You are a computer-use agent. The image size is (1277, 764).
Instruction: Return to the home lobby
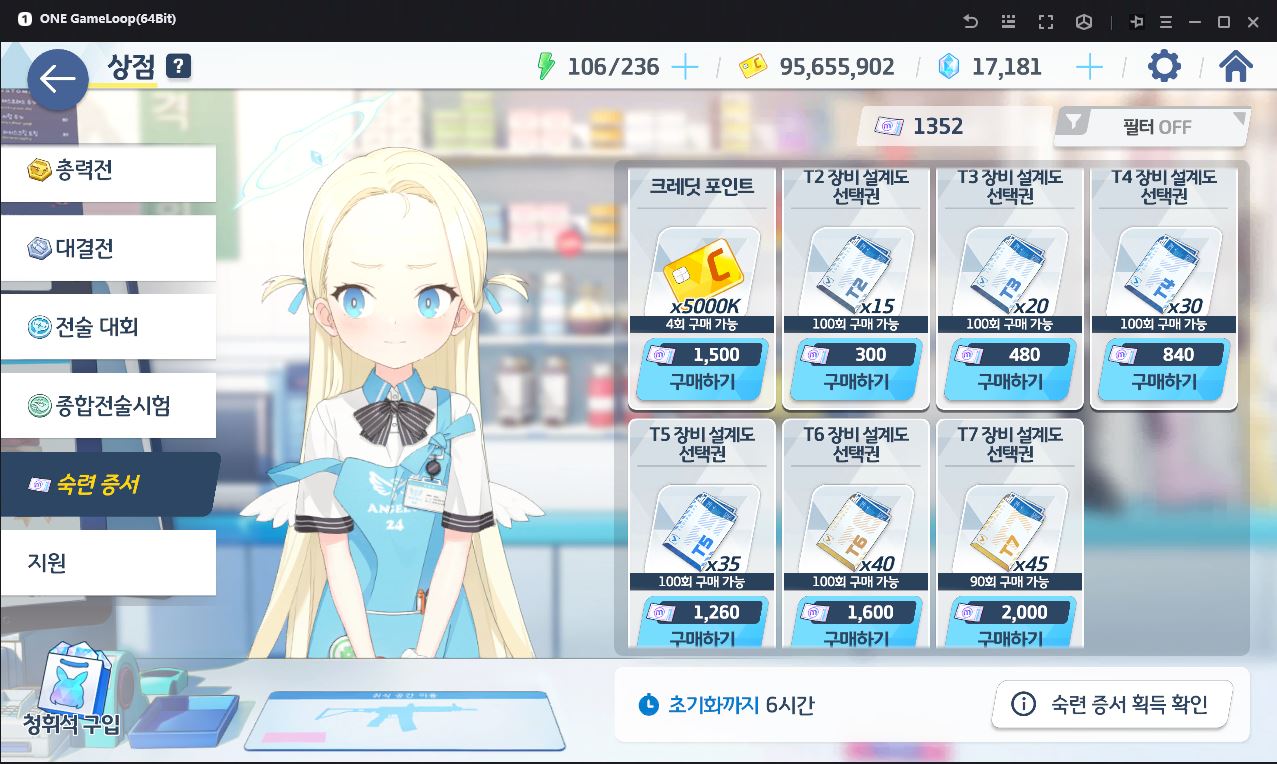(1236, 67)
